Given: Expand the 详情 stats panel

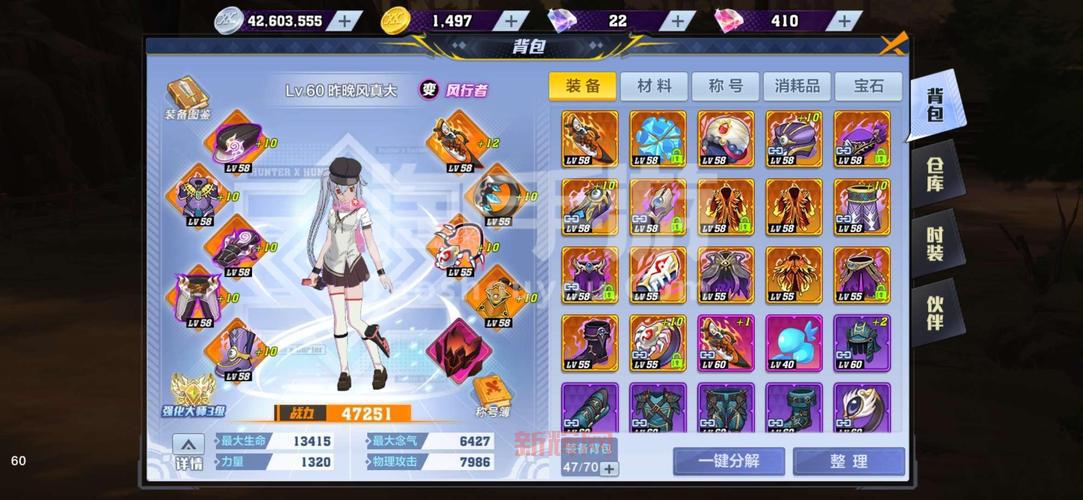Looking at the screenshot, I should [188, 452].
